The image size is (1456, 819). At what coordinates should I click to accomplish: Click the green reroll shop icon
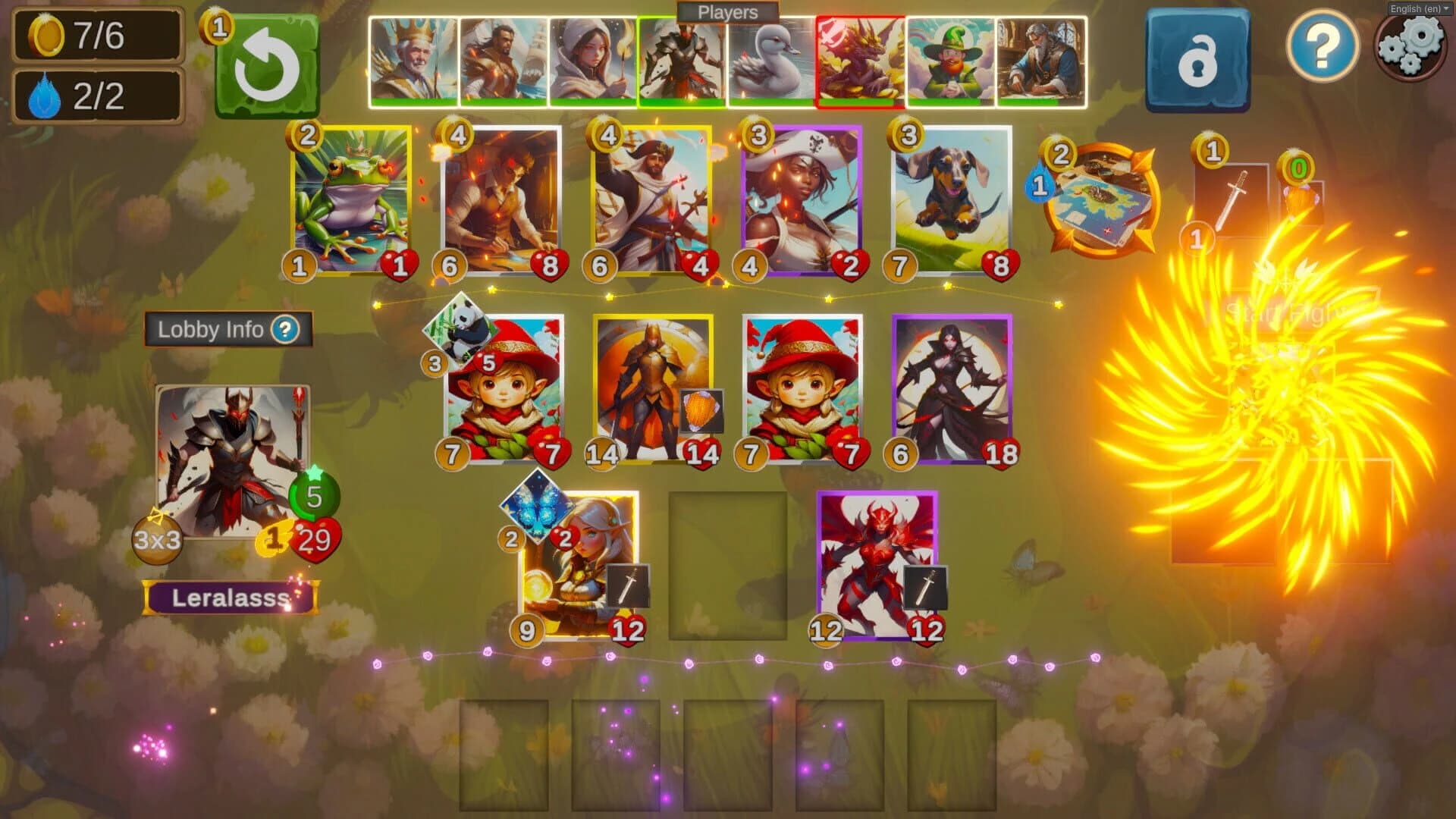269,64
